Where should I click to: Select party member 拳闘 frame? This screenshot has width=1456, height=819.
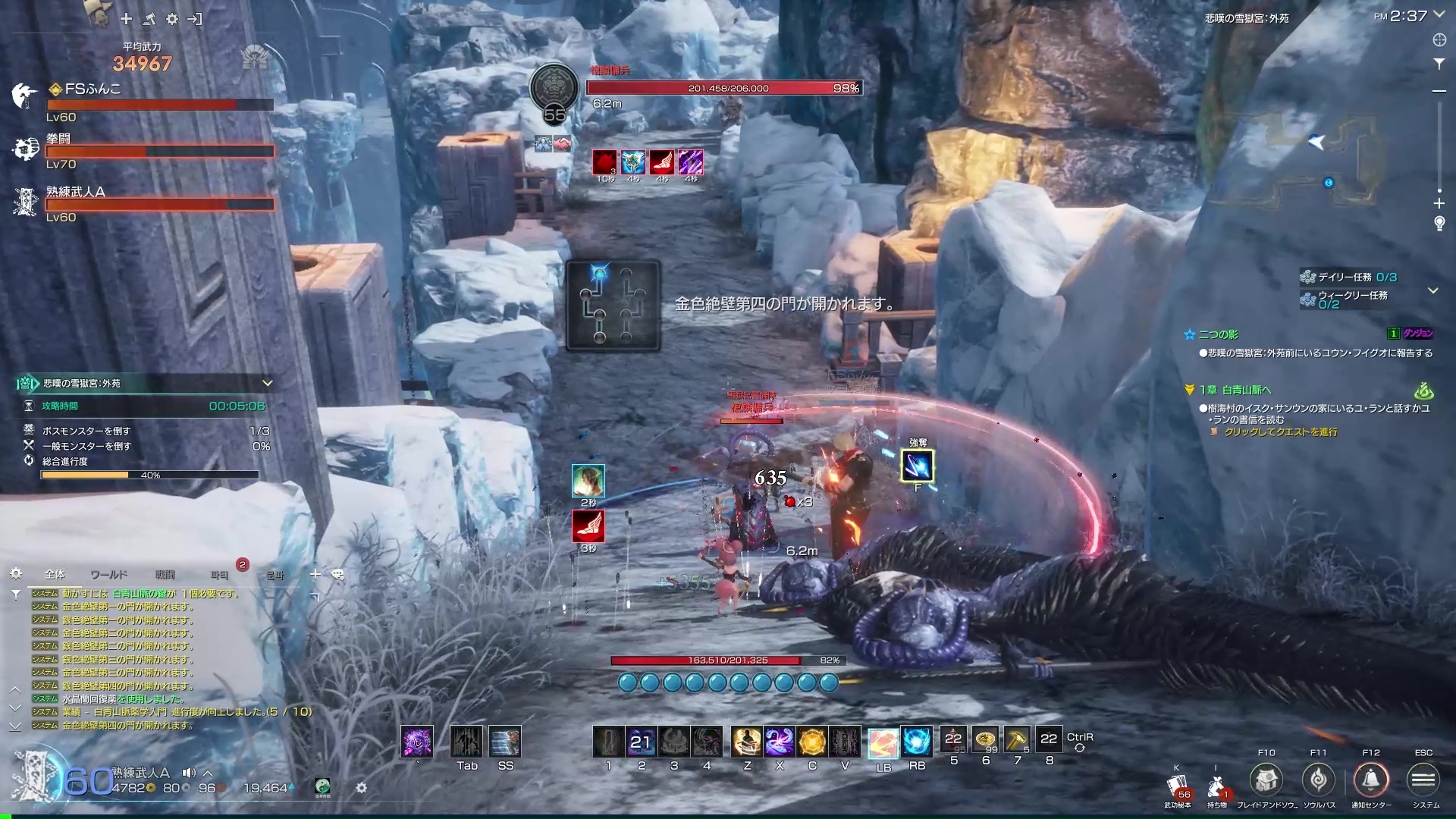tap(159, 151)
